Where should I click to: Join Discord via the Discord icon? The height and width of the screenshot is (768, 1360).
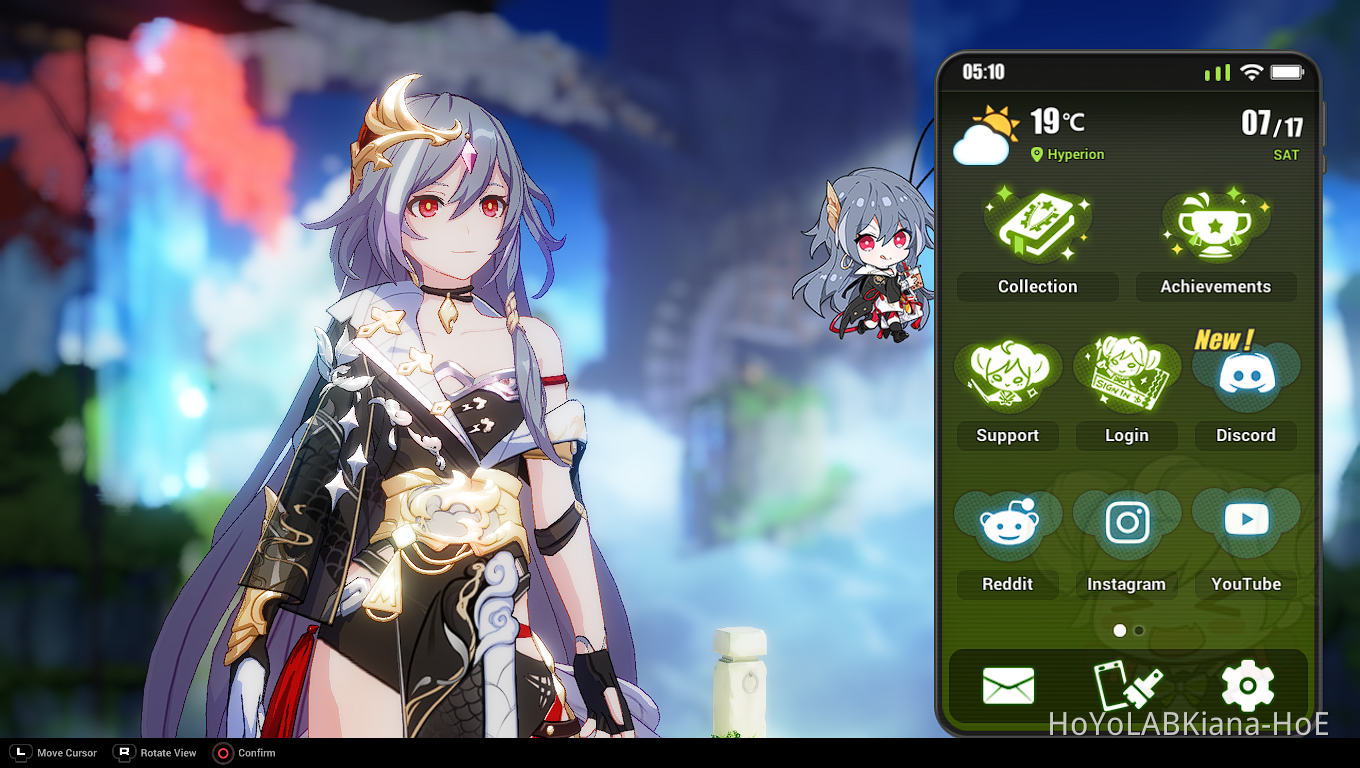click(x=1246, y=375)
